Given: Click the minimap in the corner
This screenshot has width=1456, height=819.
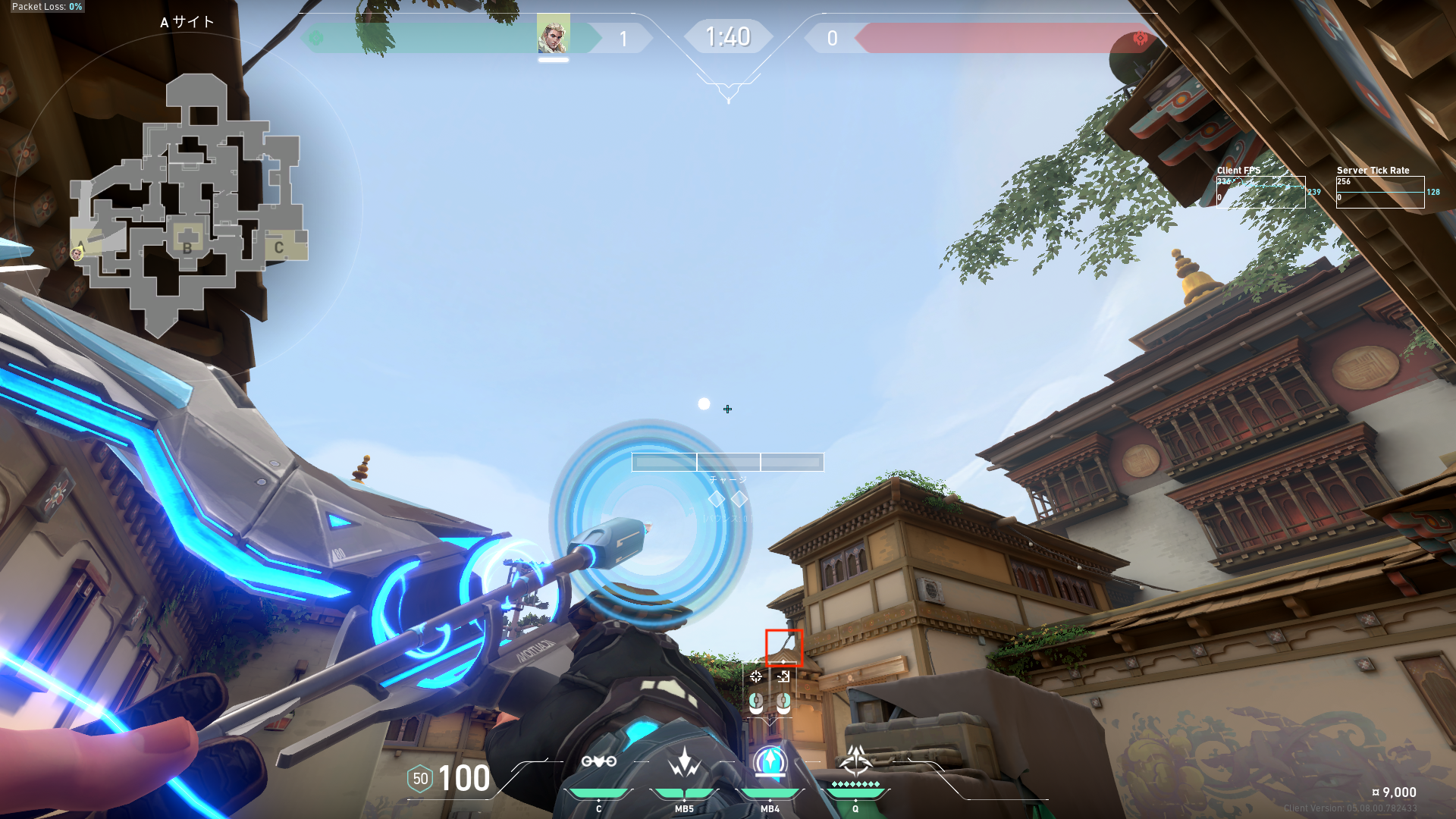Looking at the screenshot, I should [x=188, y=205].
